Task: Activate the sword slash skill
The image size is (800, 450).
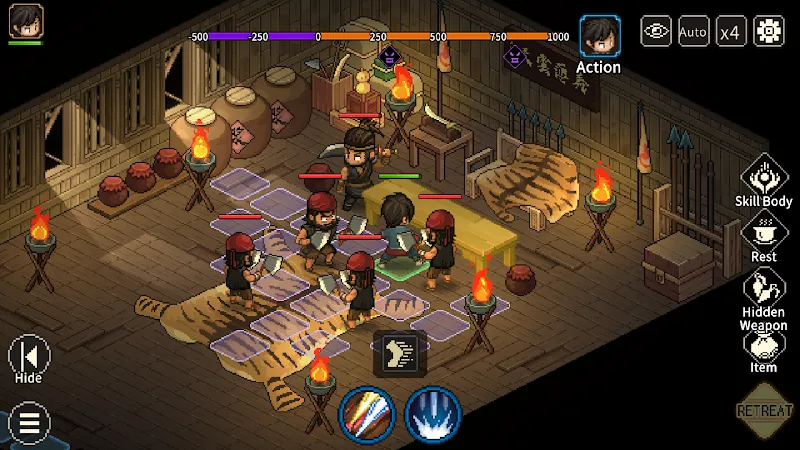Action: tap(367, 414)
